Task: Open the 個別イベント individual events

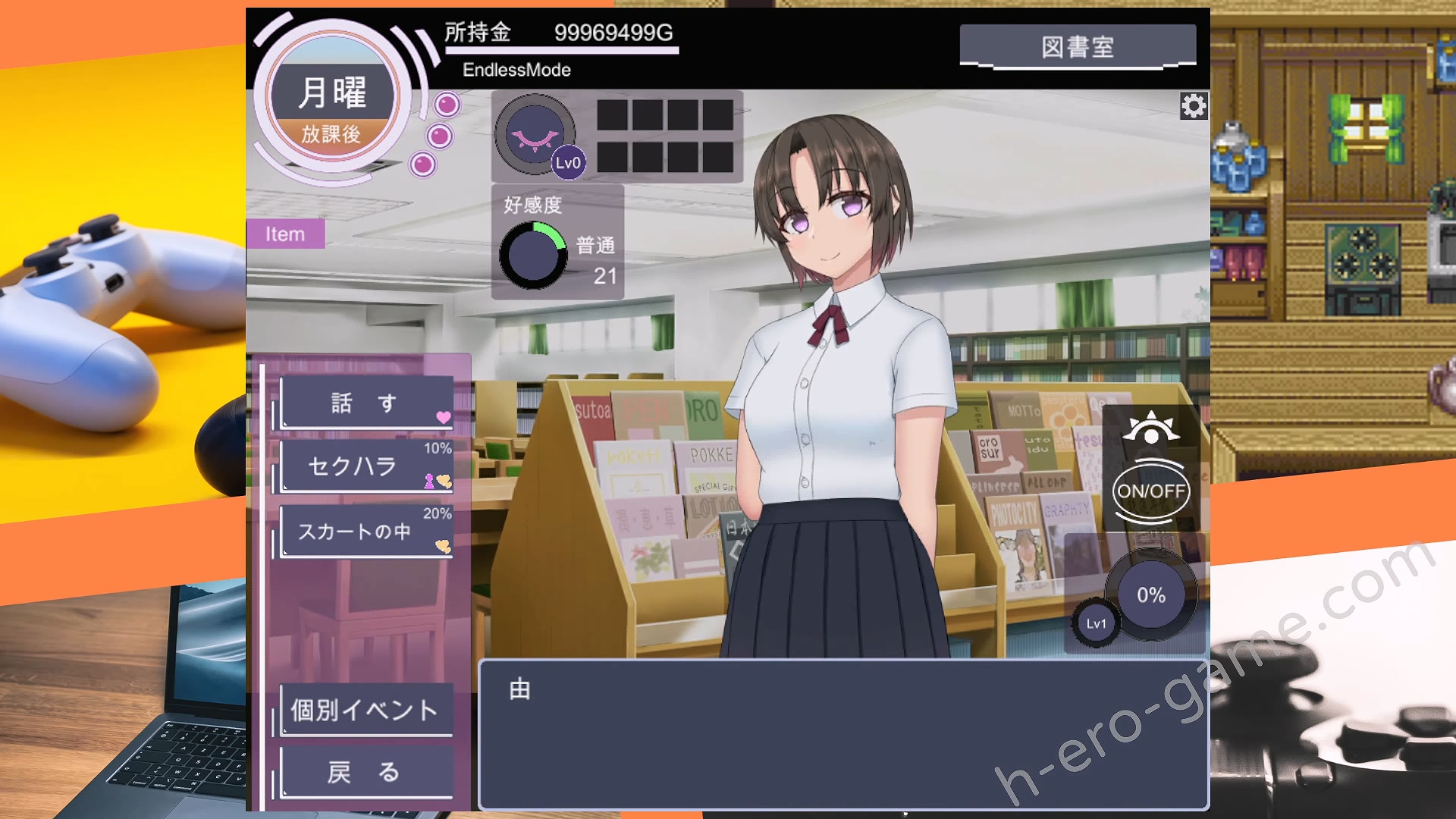Action: pyautogui.click(x=367, y=711)
